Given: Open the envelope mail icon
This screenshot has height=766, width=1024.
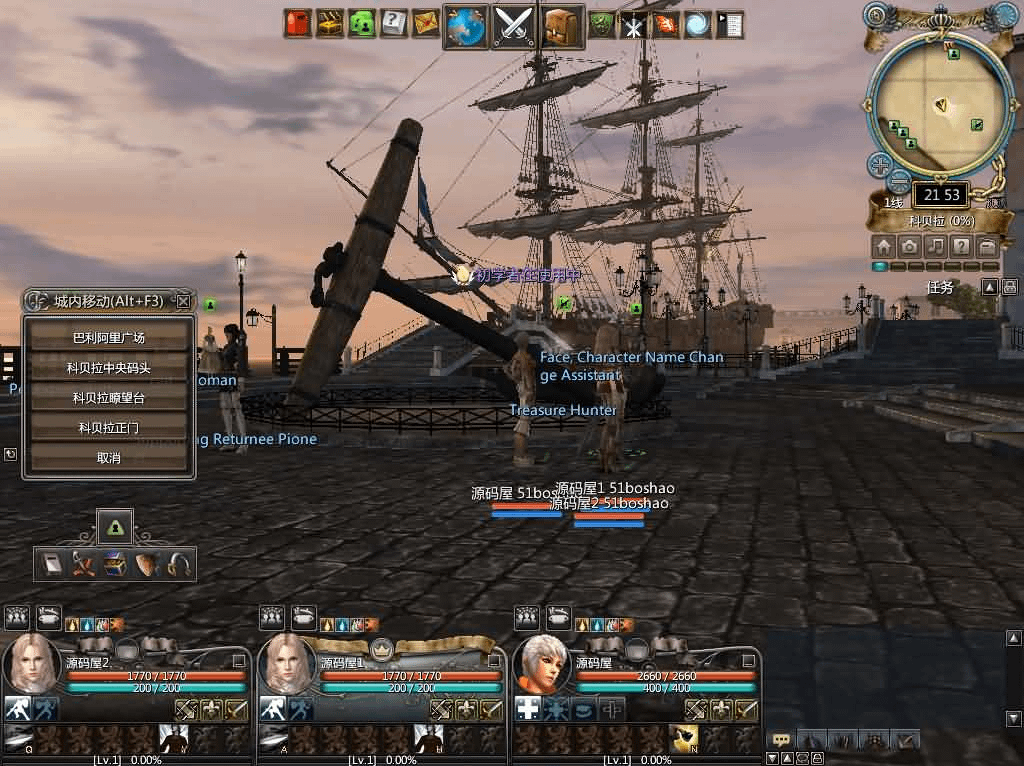Looking at the screenshot, I should click(x=426, y=23).
